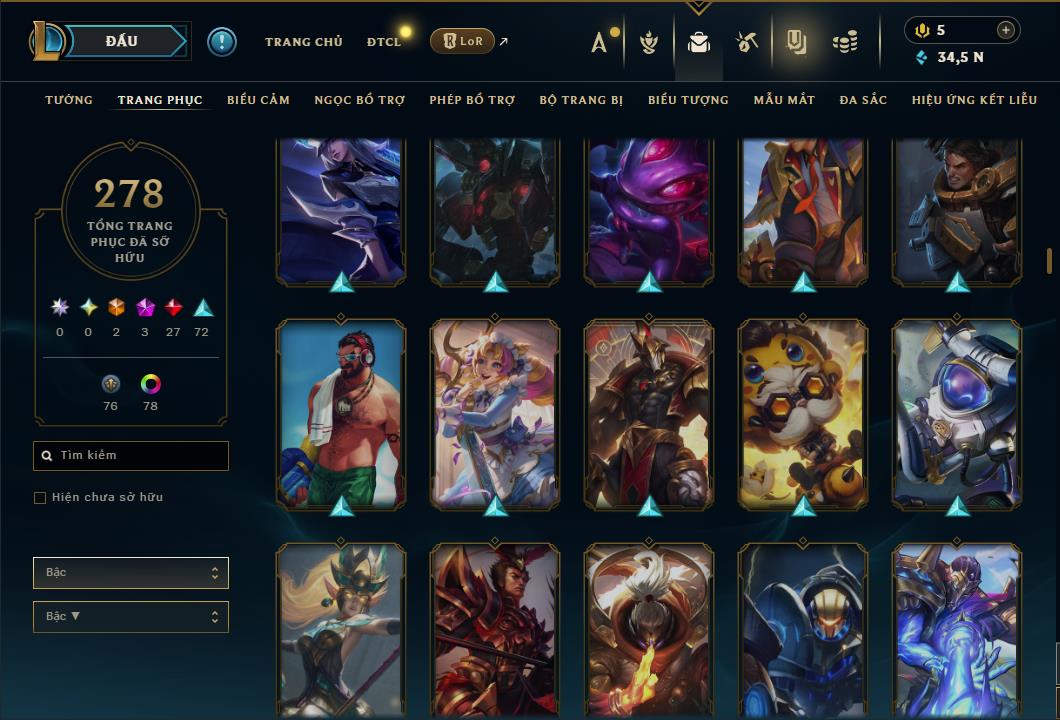1060x720 pixels.
Task: Switch to the TƯỚNG tab
Action: tap(69, 100)
